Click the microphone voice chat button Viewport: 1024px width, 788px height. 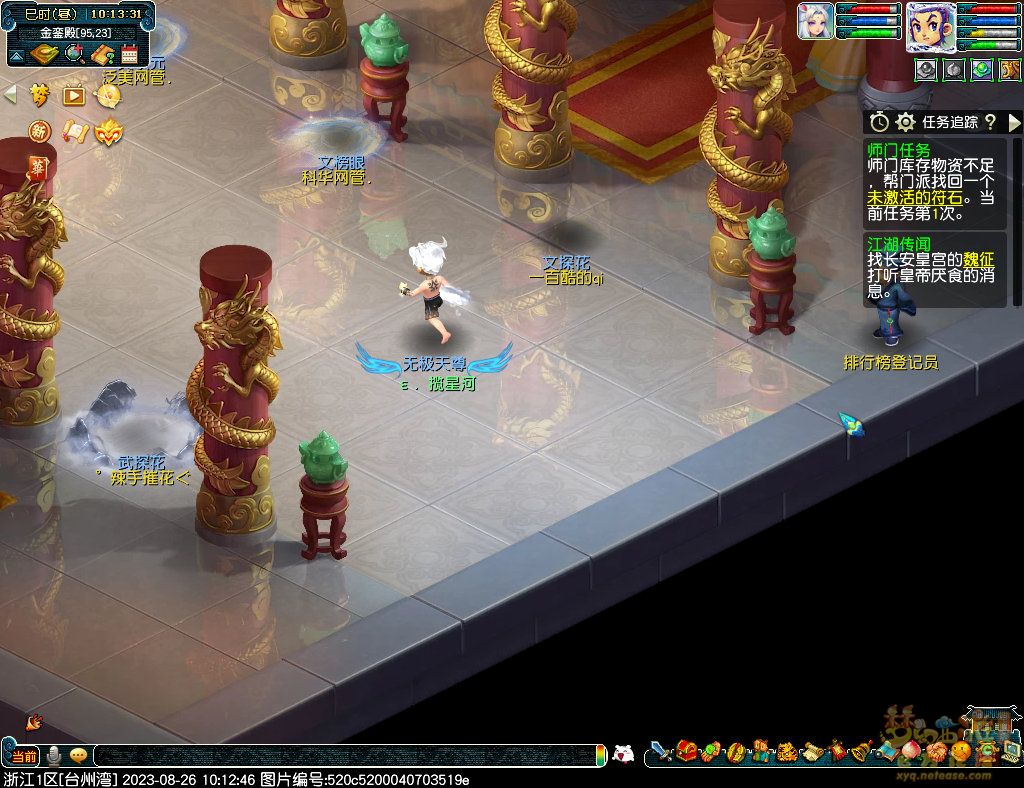pyautogui.click(x=54, y=755)
